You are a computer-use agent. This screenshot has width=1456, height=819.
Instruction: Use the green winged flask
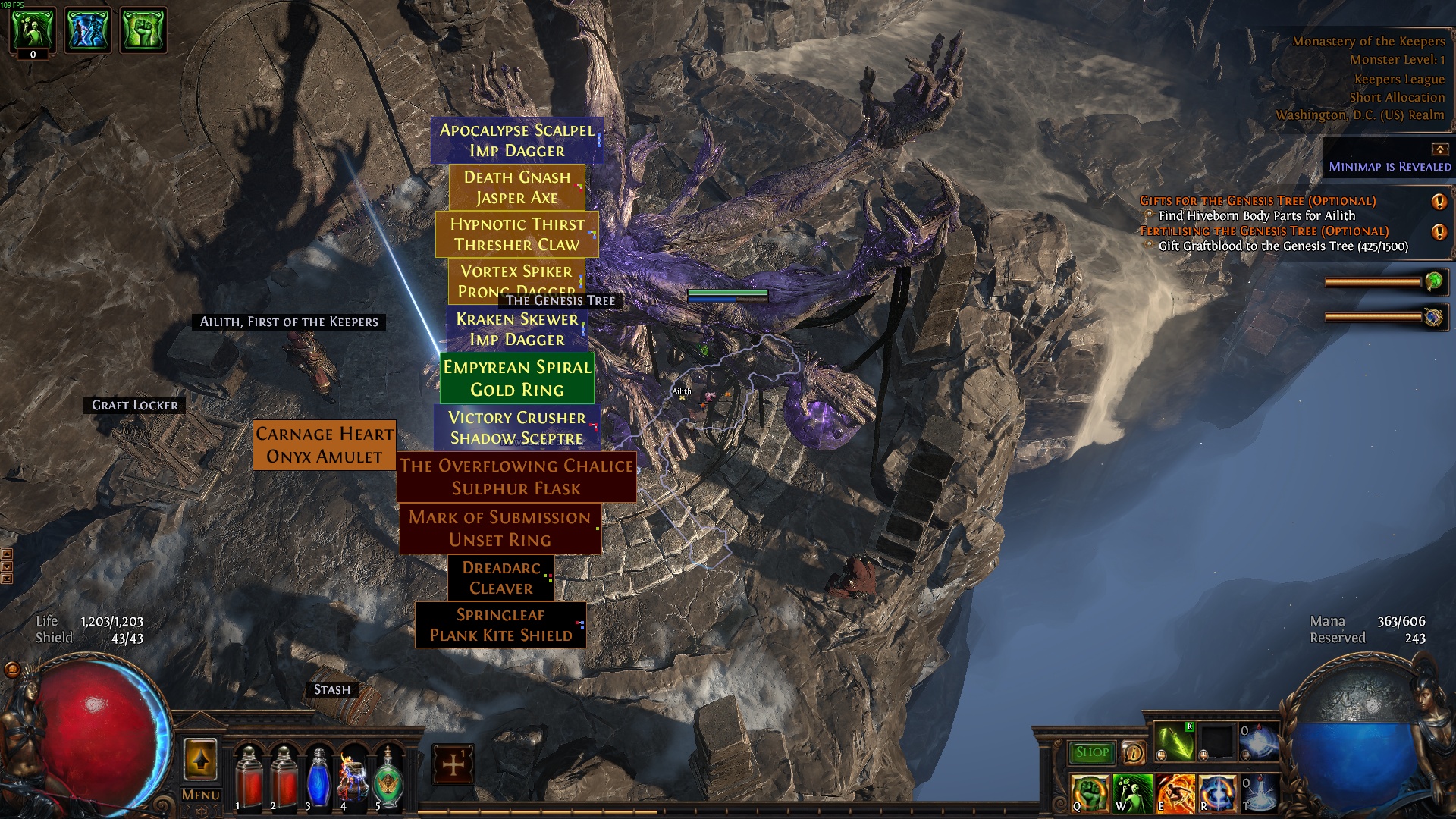coord(388,778)
